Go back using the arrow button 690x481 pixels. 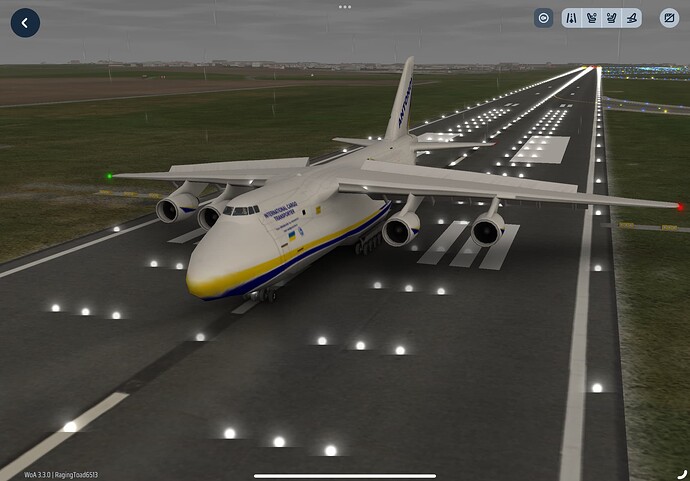click(25, 23)
